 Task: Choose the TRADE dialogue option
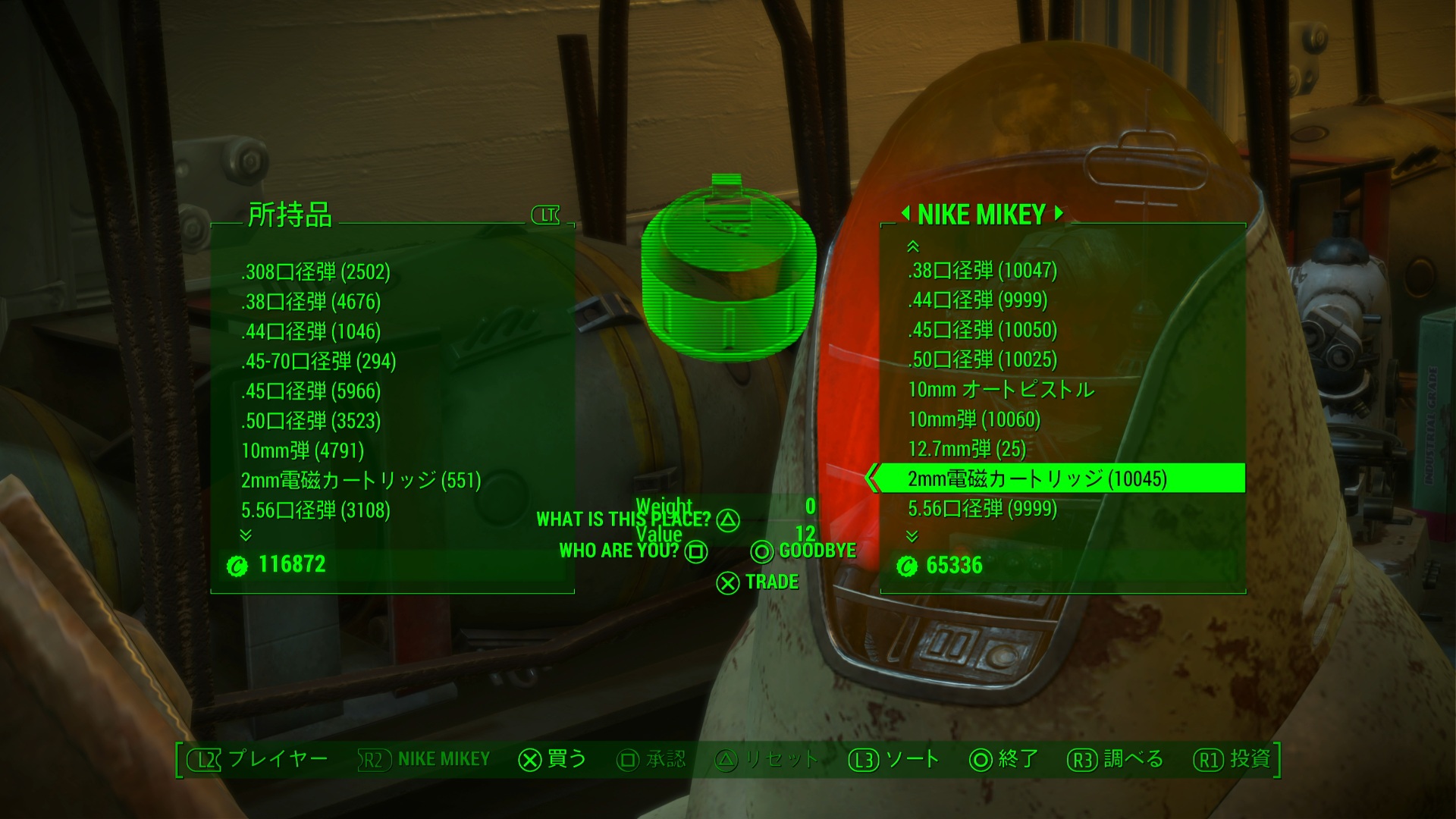[758, 582]
